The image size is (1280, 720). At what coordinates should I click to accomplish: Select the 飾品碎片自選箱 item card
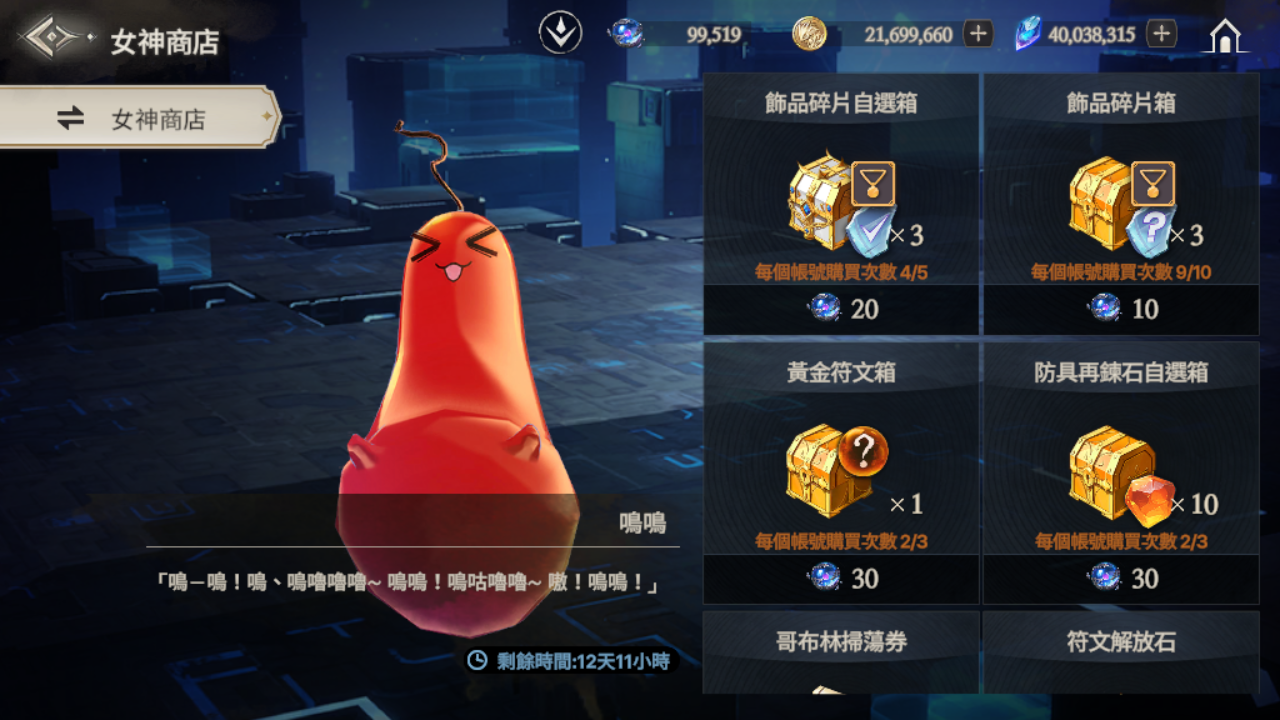click(x=841, y=190)
